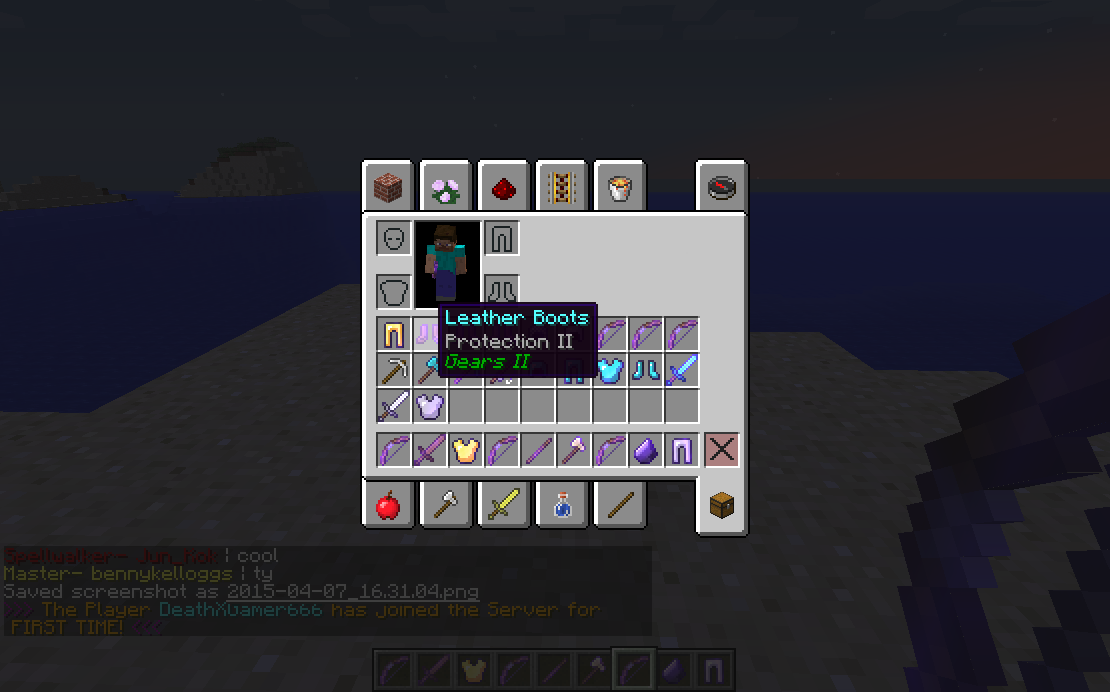Switch to the Decoration Blocks flower tab
Viewport: 1110px width, 692px height.
coord(445,187)
